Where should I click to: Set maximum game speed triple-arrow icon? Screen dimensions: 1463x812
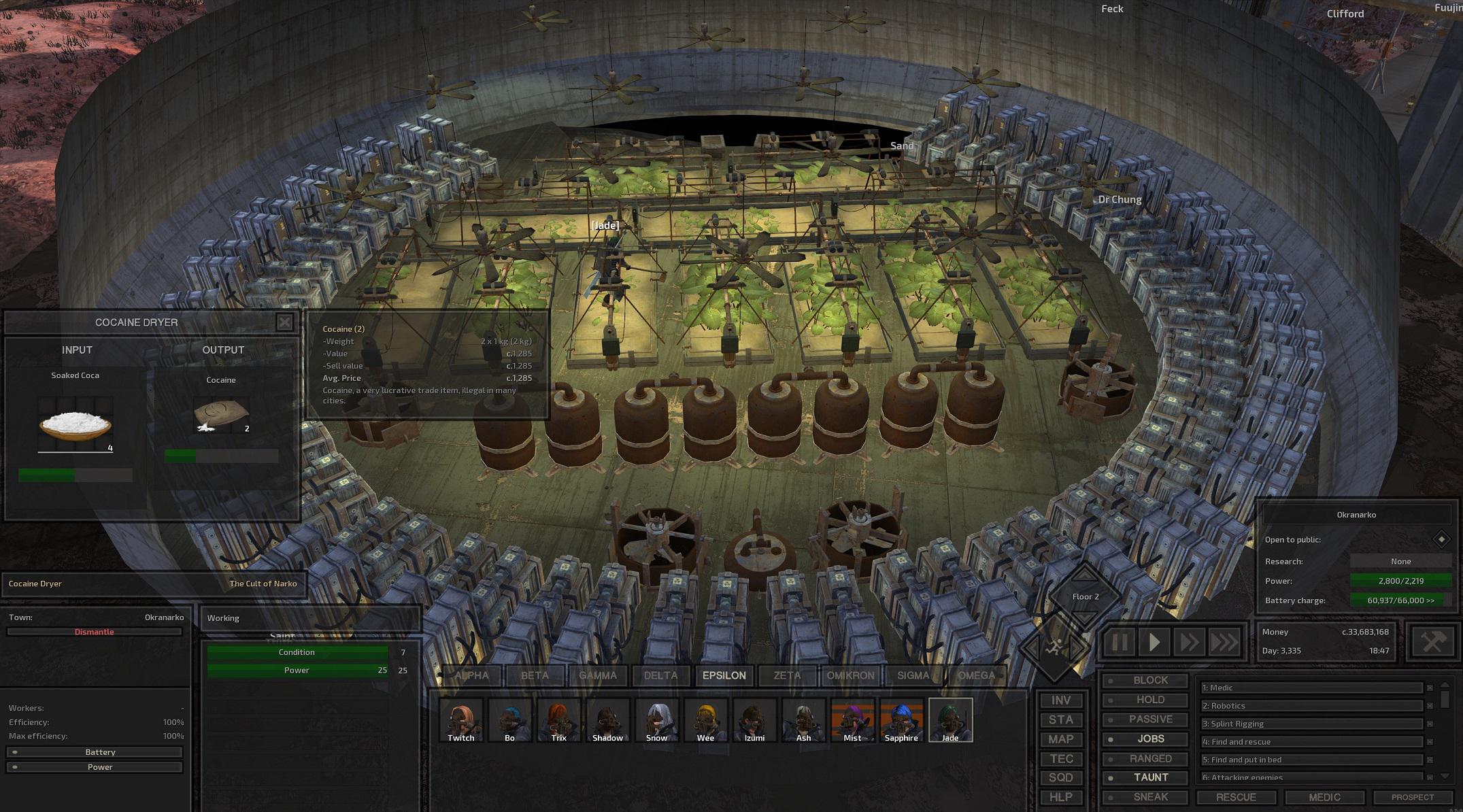(x=1224, y=641)
